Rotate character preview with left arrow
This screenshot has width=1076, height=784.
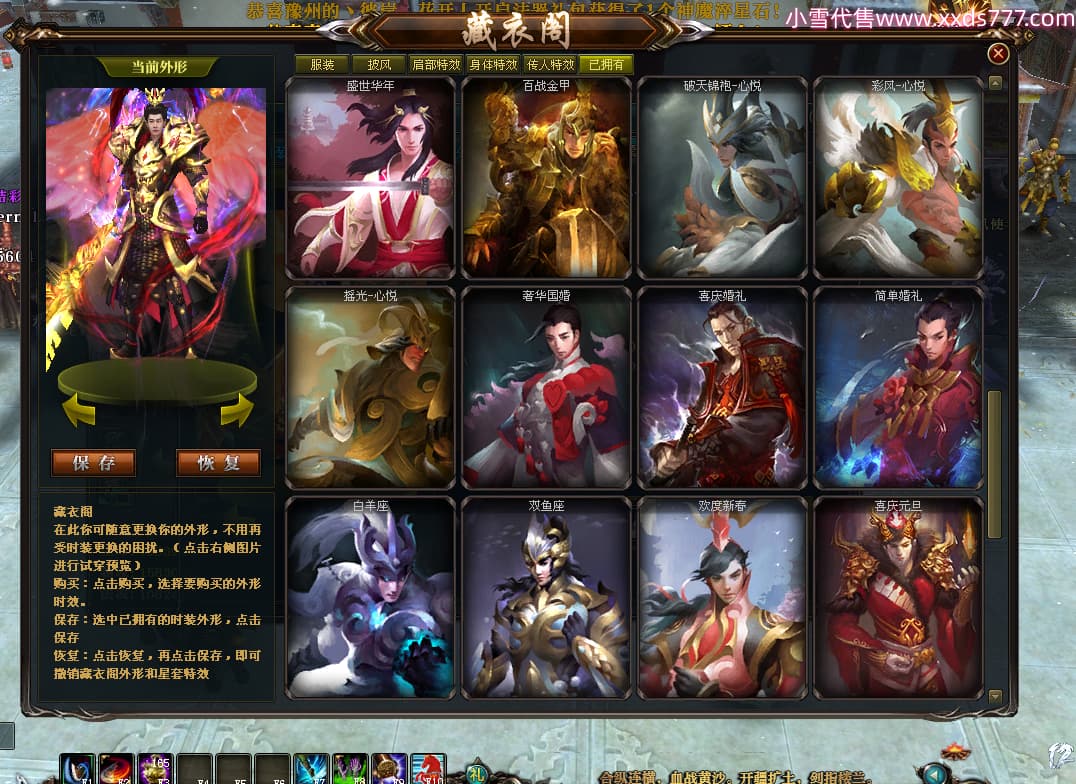tap(79, 409)
